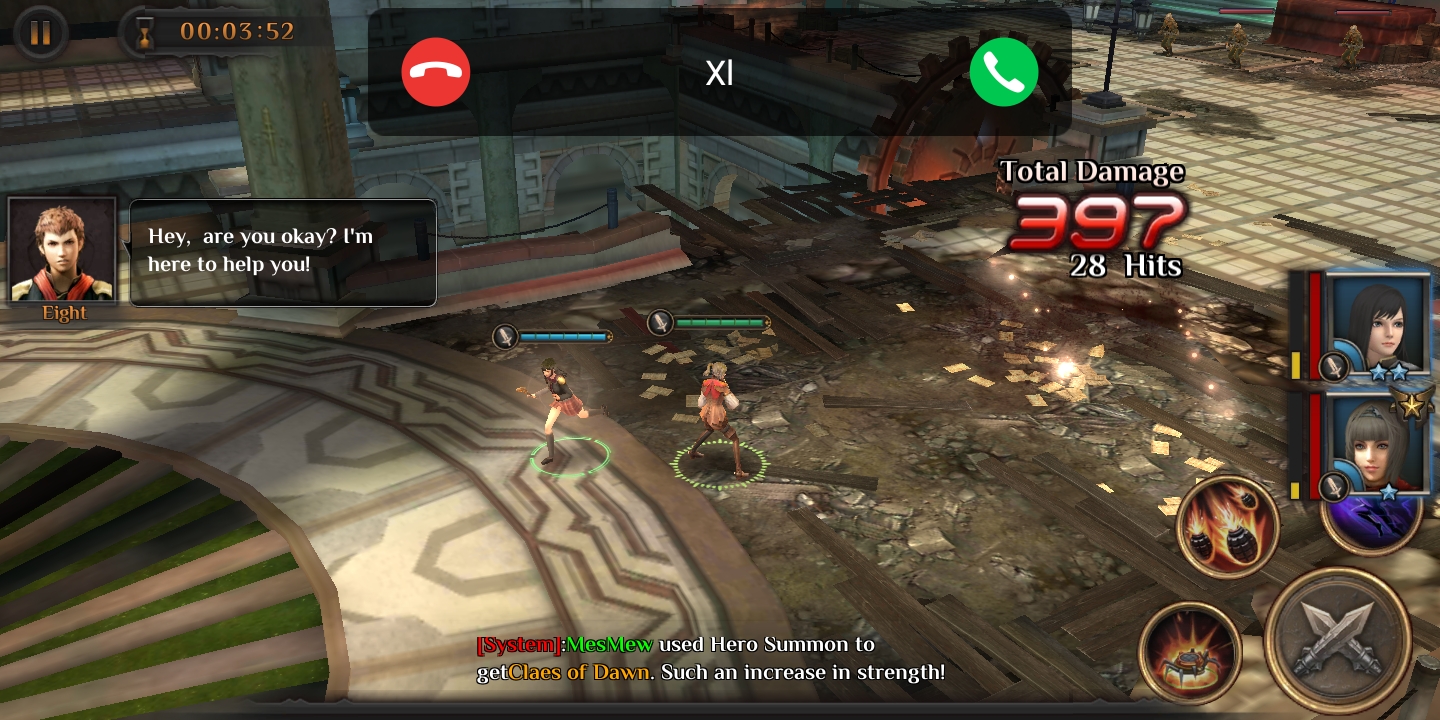The width and height of the screenshot is (1440, 720).
Task: Tap Eight's dialogue speech box
Action: pyautogui.click(x=283, y=252)
